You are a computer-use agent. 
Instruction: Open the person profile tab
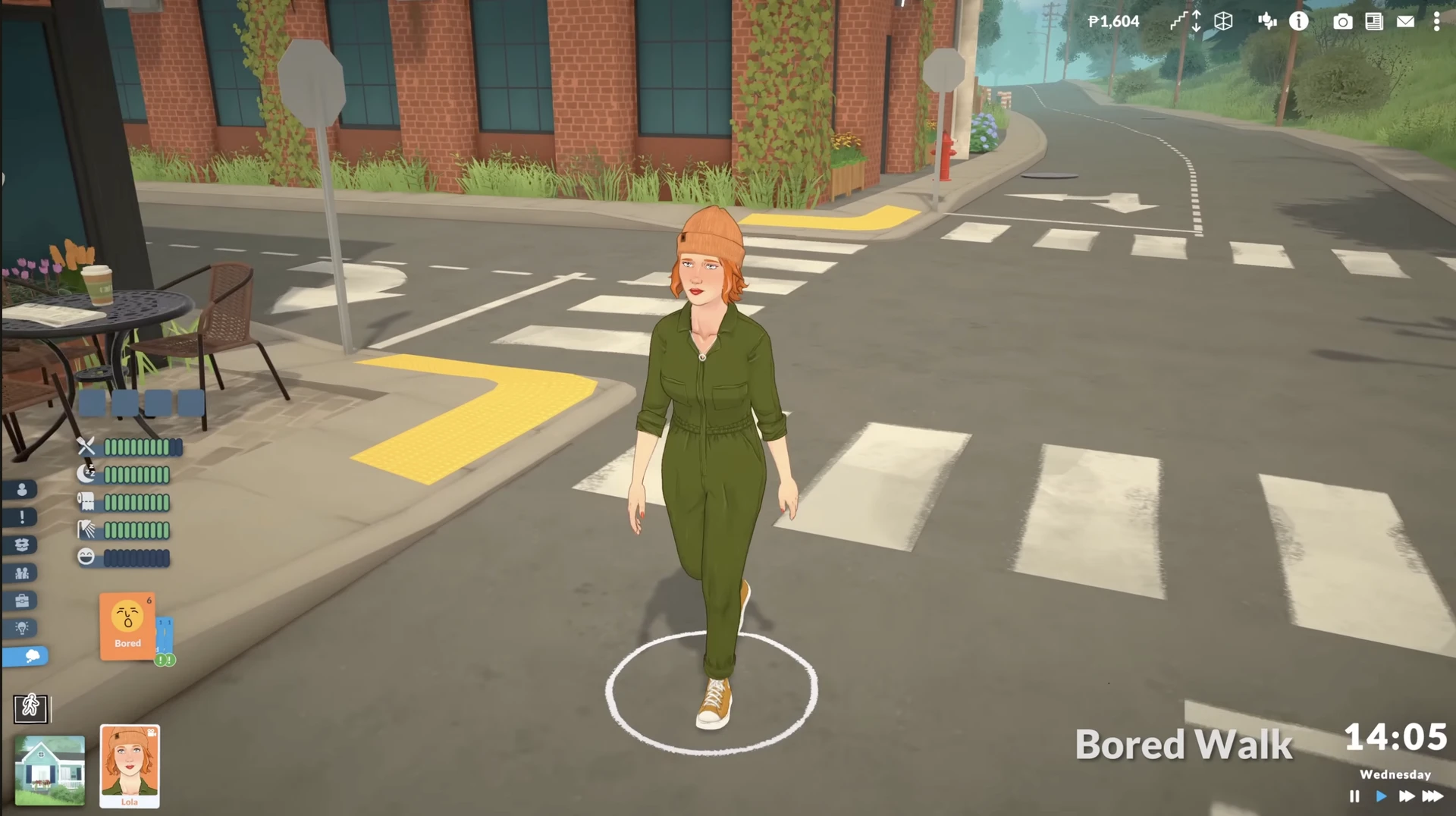click(x=22, y=490)
